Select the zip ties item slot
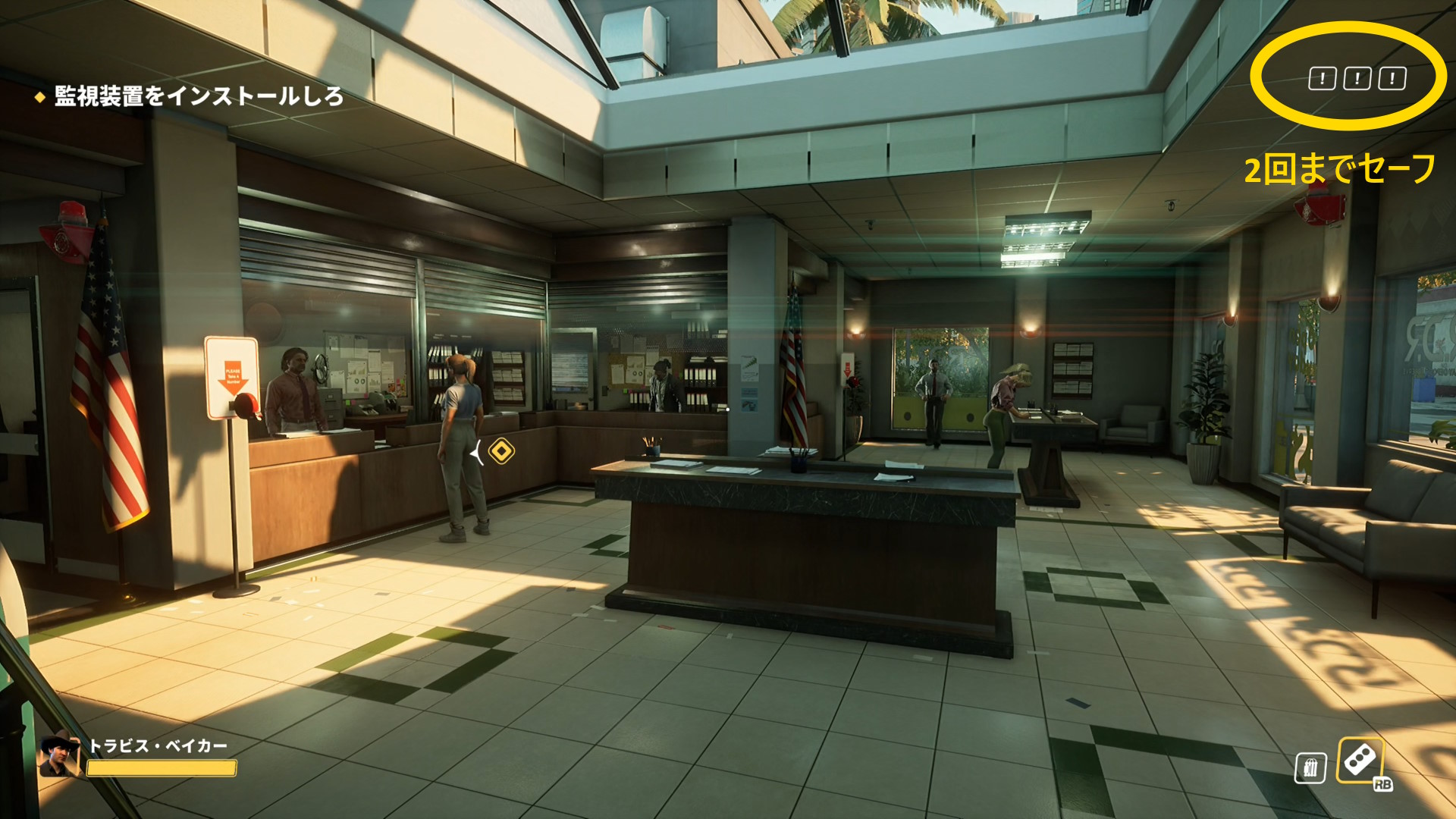Screen dimensions: 1456x819 coord(1310,767)
